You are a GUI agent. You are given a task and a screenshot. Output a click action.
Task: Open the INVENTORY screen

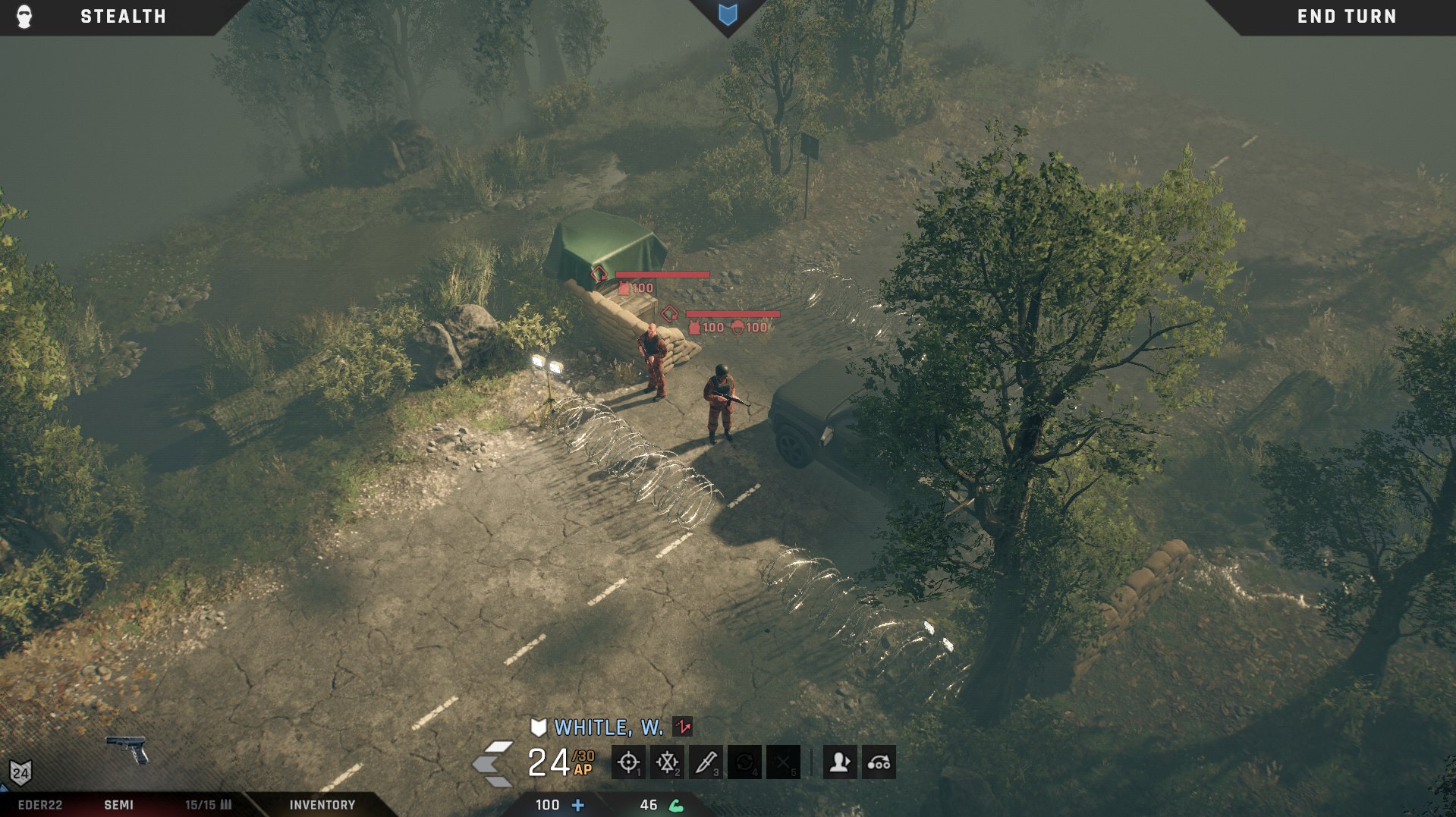click(321, 806)
